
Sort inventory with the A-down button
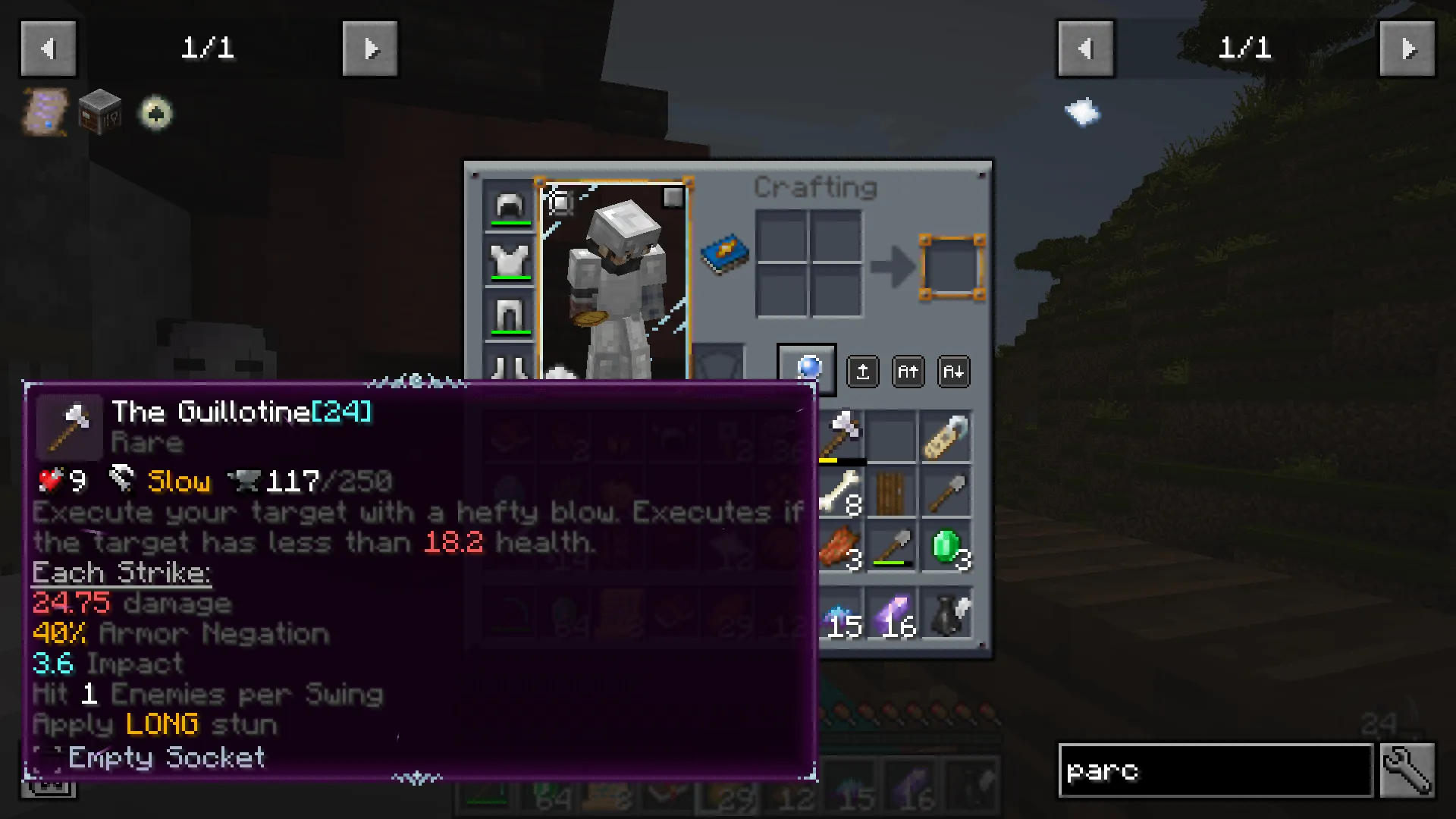coord(953,372)
